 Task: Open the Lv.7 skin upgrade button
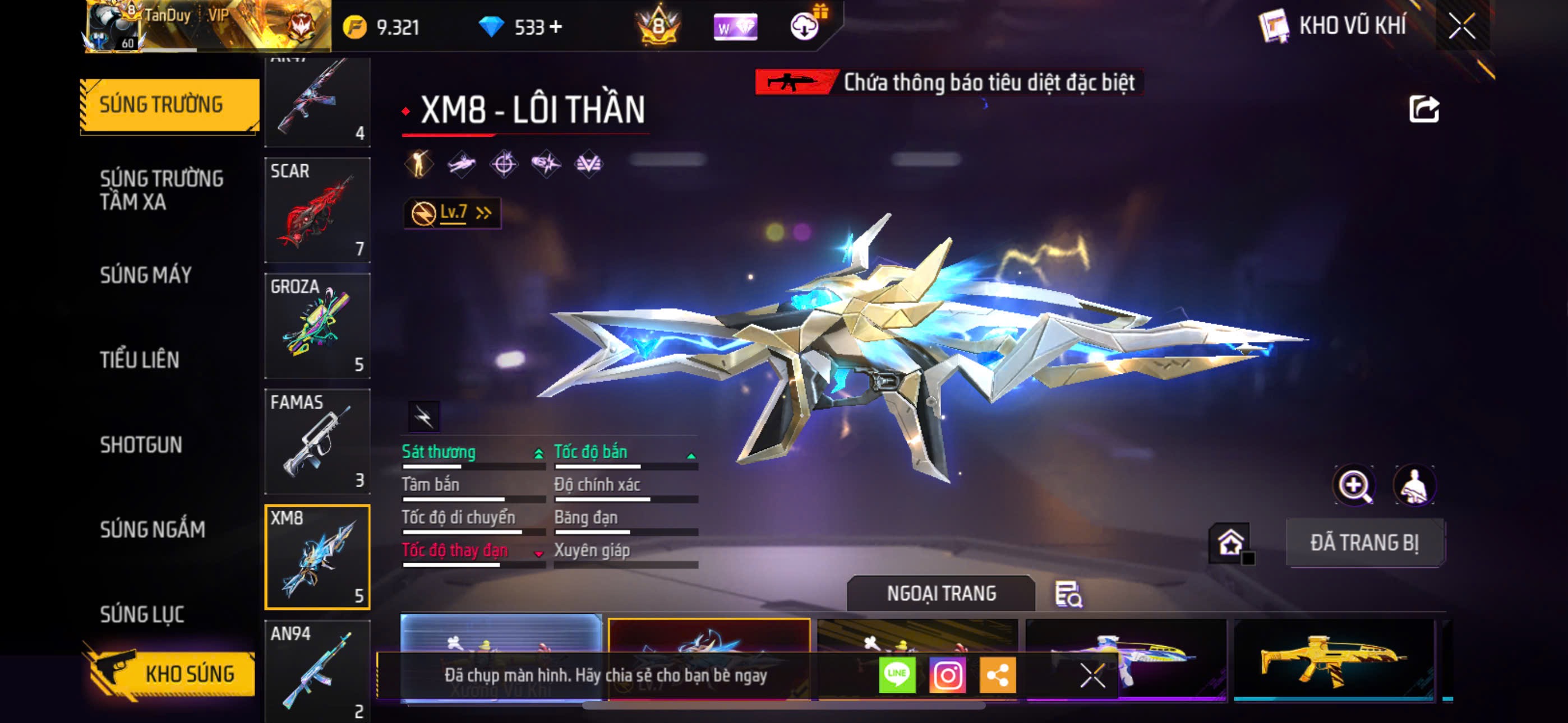click(452, 213)
